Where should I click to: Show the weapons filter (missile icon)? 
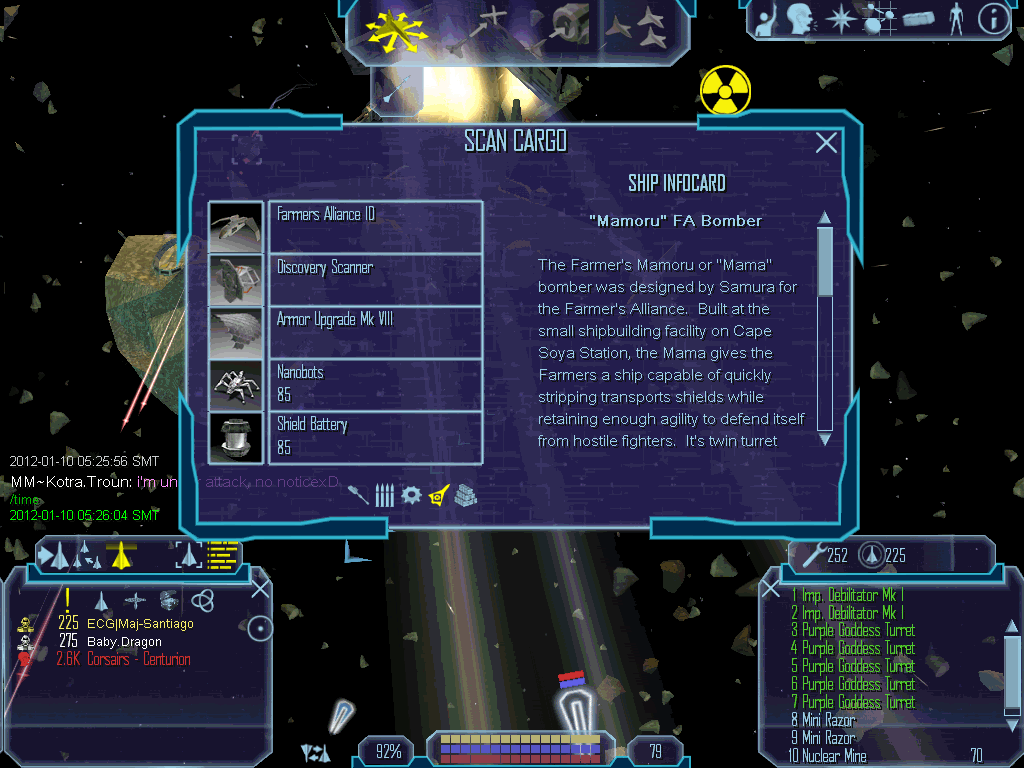click(x=359, y=494)
